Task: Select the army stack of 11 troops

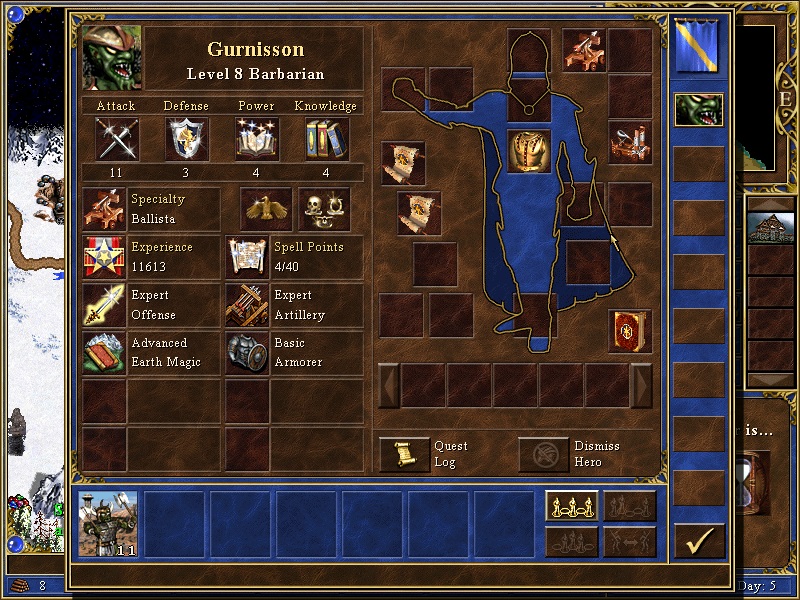Action: tap(108, 524)
